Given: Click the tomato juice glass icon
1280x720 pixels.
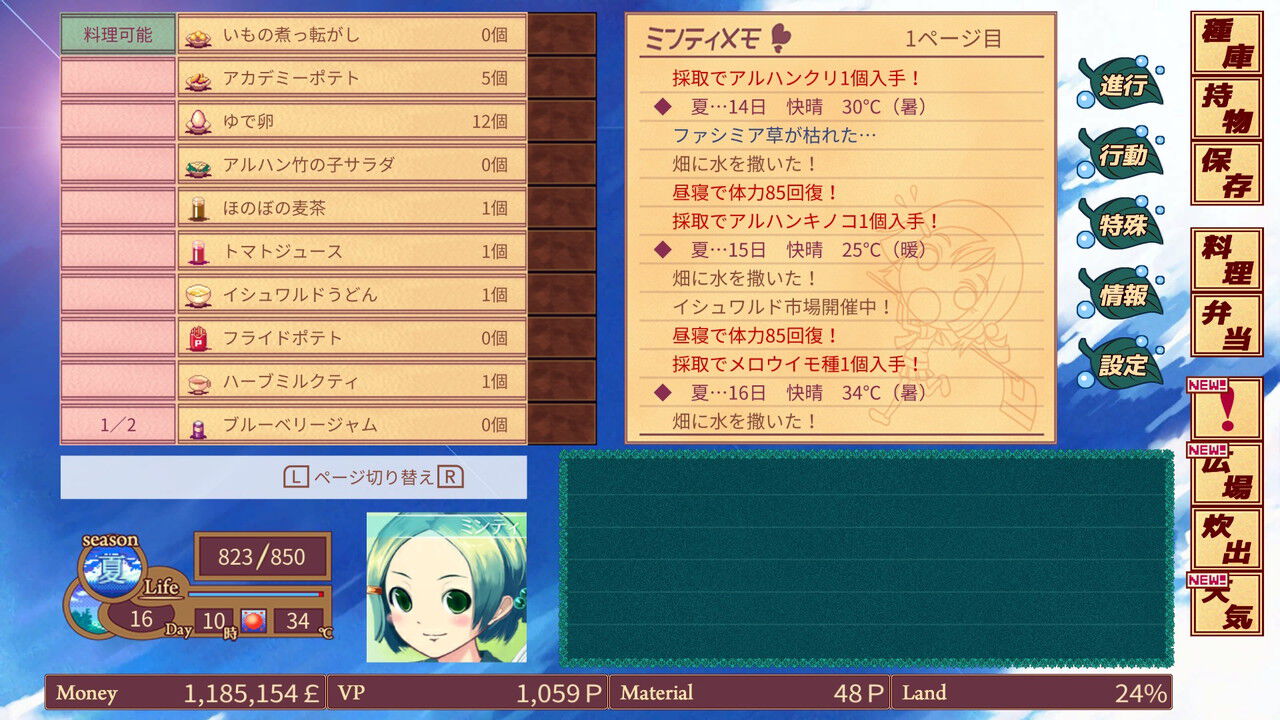Looking at the screenshot, I should pos(197,250).
